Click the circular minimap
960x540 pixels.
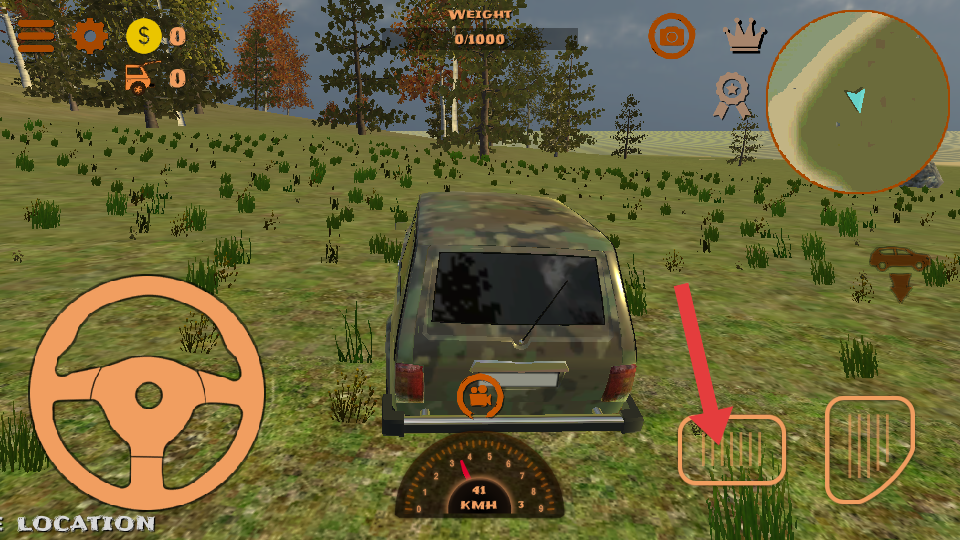857,101
